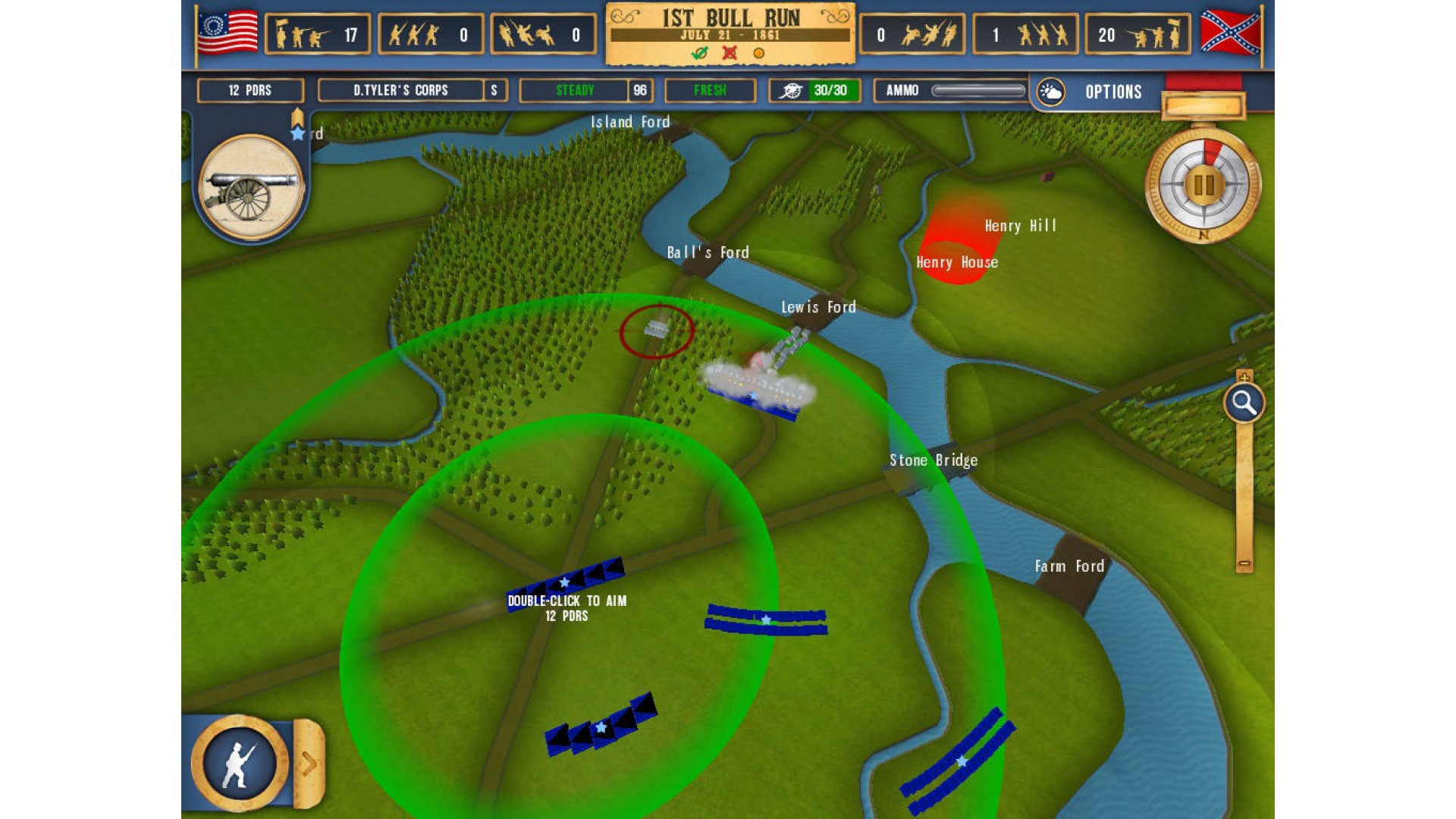Select the infantry soldier button
1456x819 pixels.
click(x=240, y=764)
